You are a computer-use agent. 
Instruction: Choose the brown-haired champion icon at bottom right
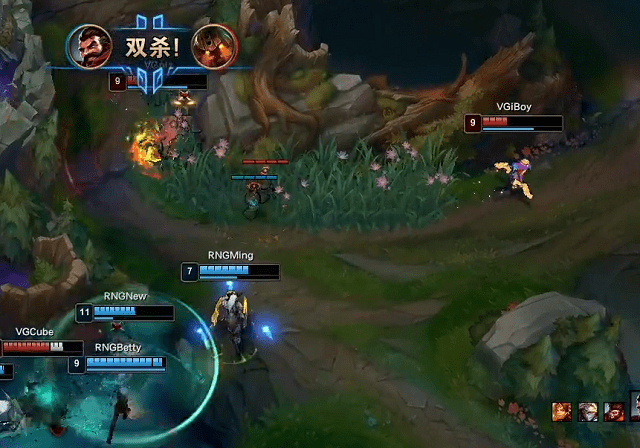pos(564,411)
